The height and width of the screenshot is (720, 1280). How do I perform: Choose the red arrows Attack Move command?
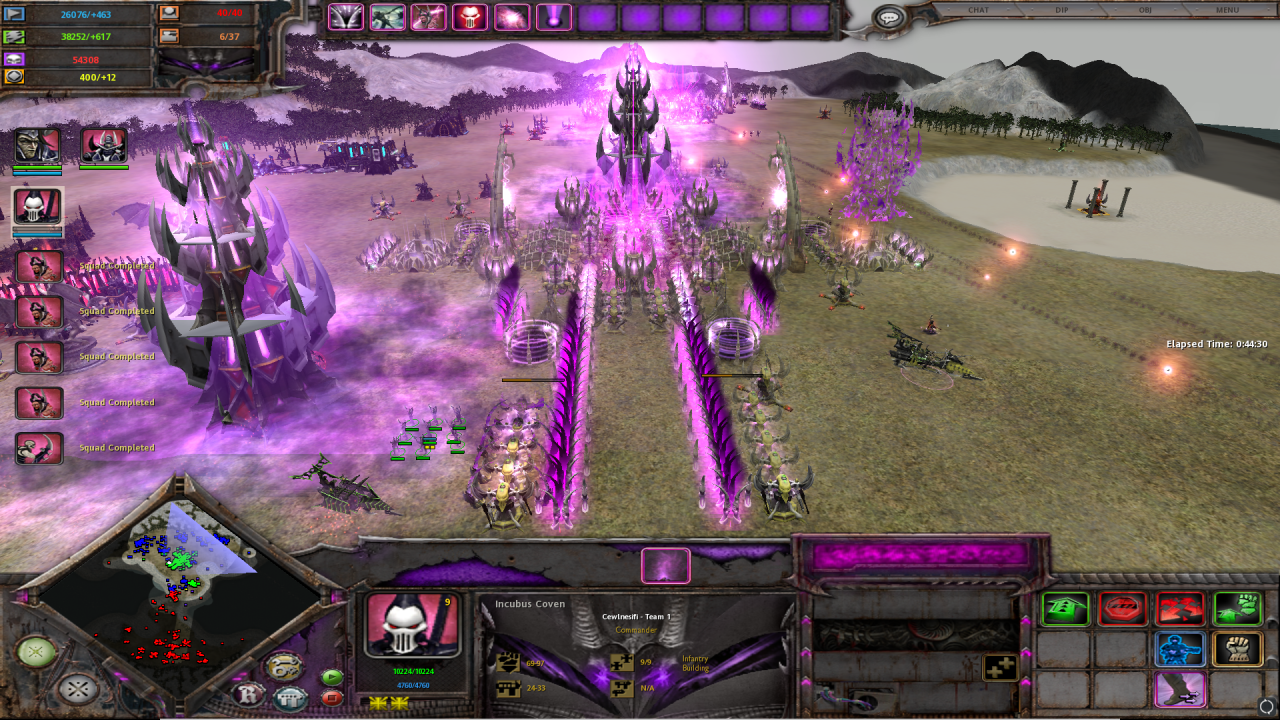(x=1180, y=608)
